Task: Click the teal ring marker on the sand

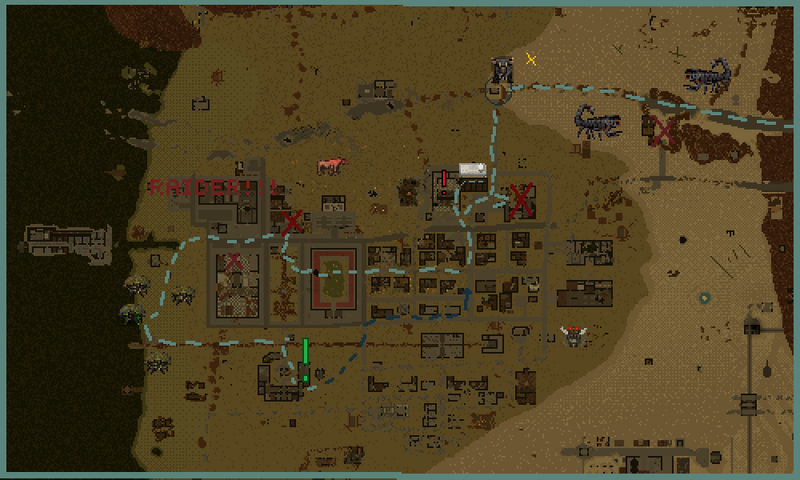Action: click(705, 298)
